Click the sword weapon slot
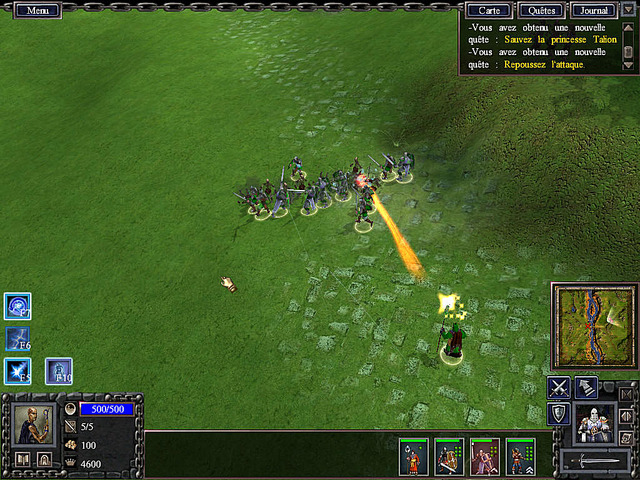 (x=595, y=461)
